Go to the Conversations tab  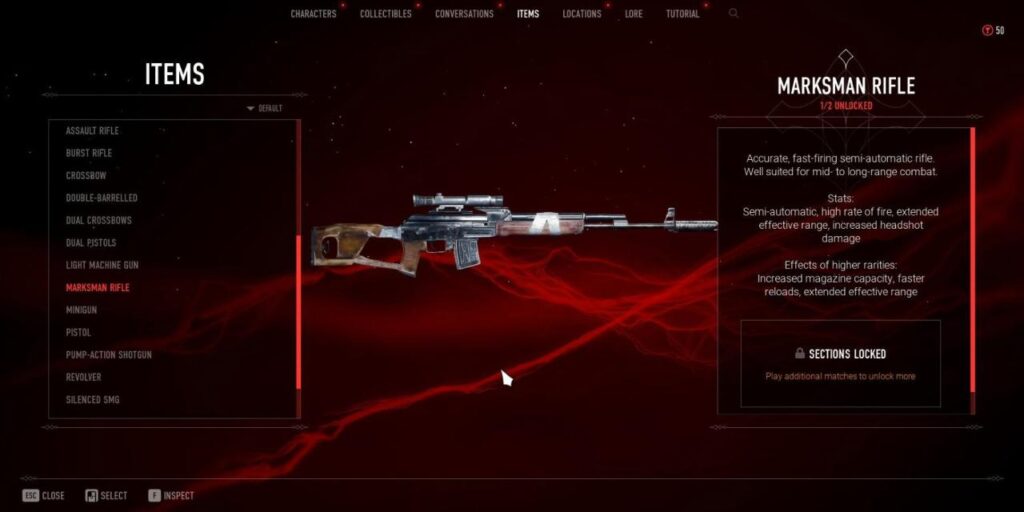(x=464, y=14)
